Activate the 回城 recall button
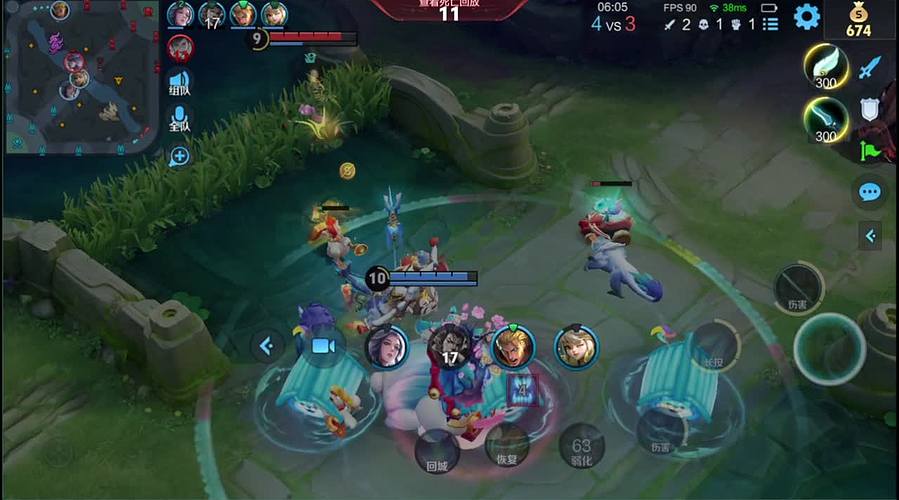This screenshot has height=500, width=899. coord(437,452)
